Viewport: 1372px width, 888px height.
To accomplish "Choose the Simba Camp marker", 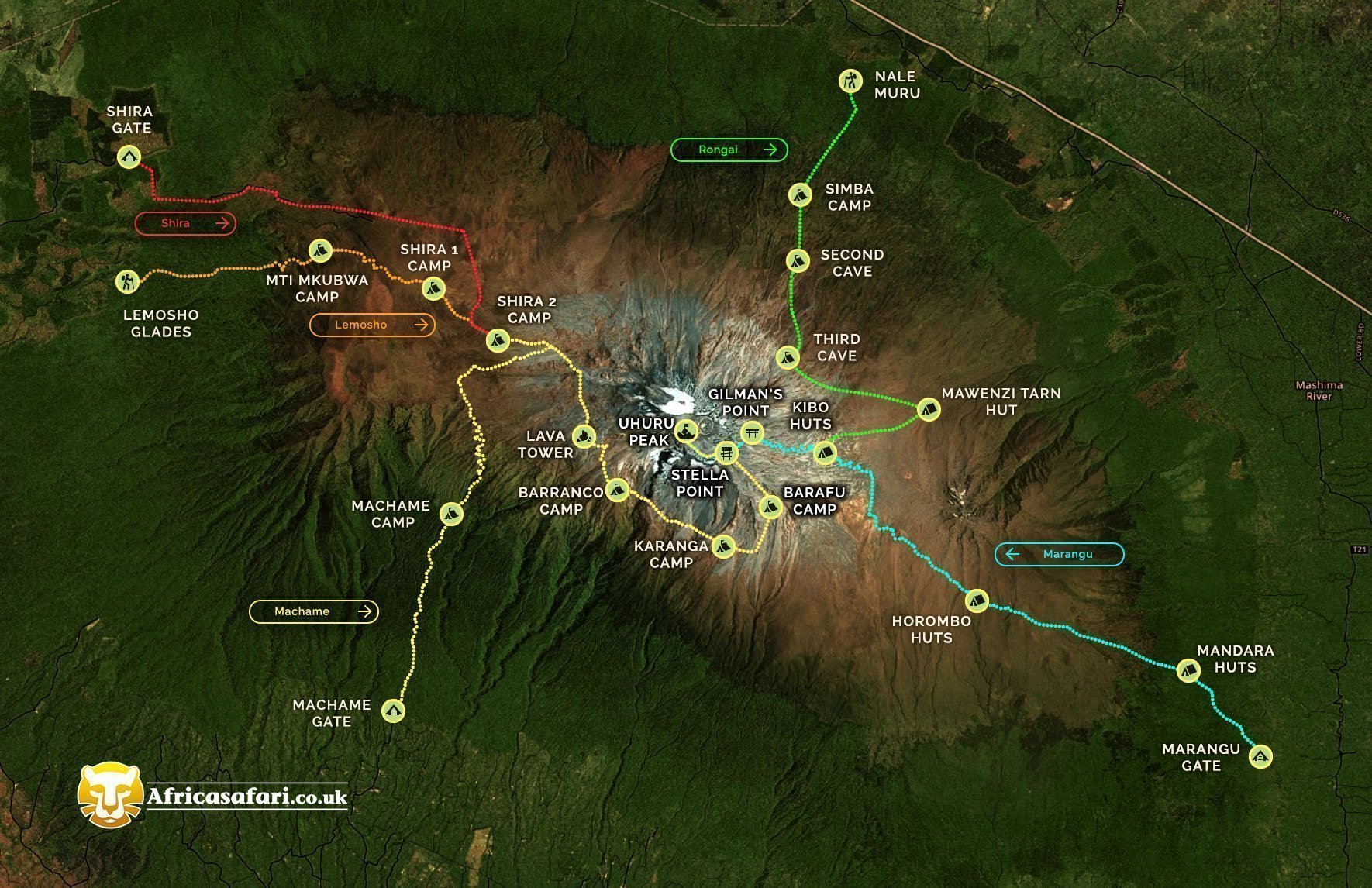I will point(800,194).
